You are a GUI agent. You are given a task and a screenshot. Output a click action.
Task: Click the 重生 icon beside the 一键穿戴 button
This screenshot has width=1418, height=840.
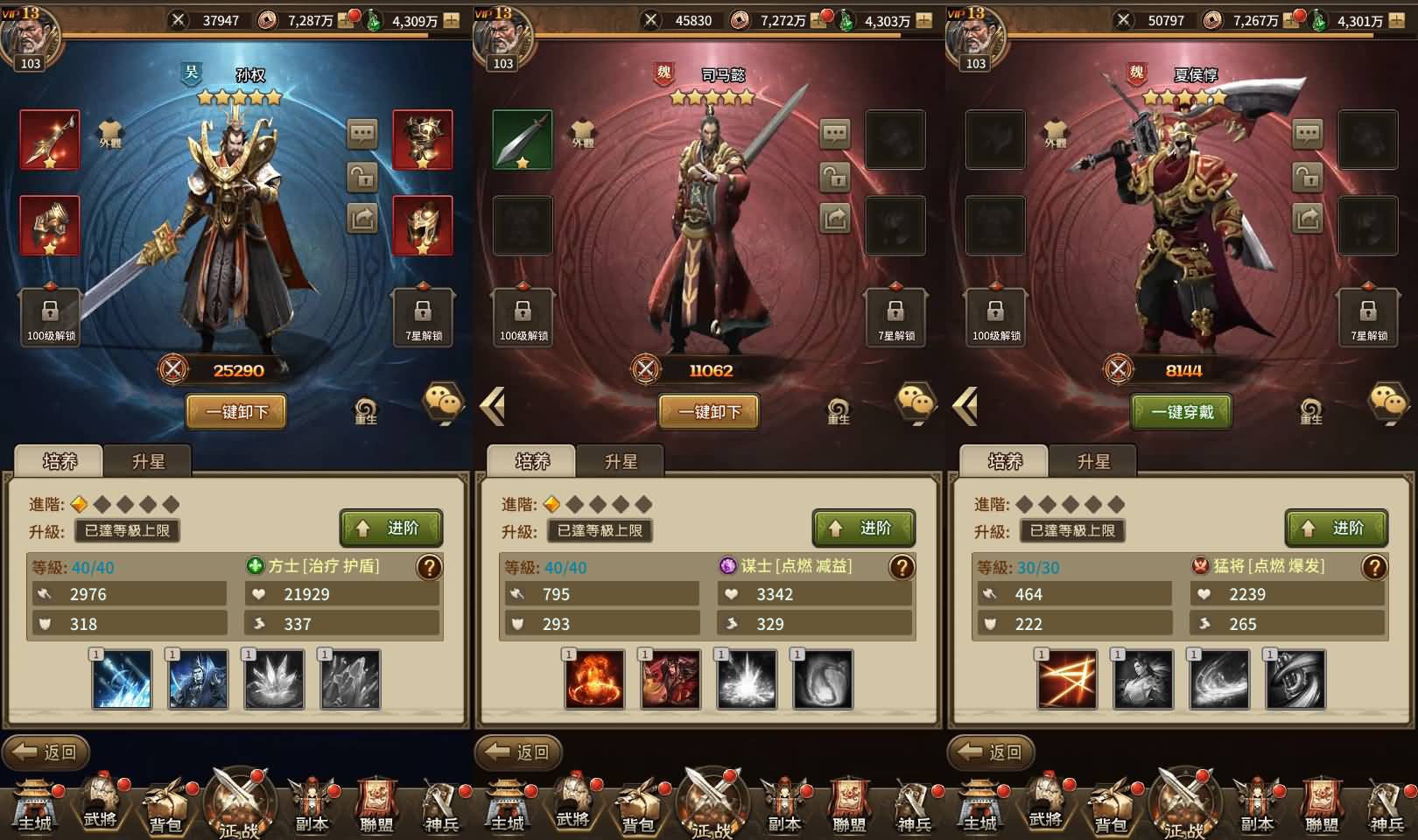tap(1310, 410)
